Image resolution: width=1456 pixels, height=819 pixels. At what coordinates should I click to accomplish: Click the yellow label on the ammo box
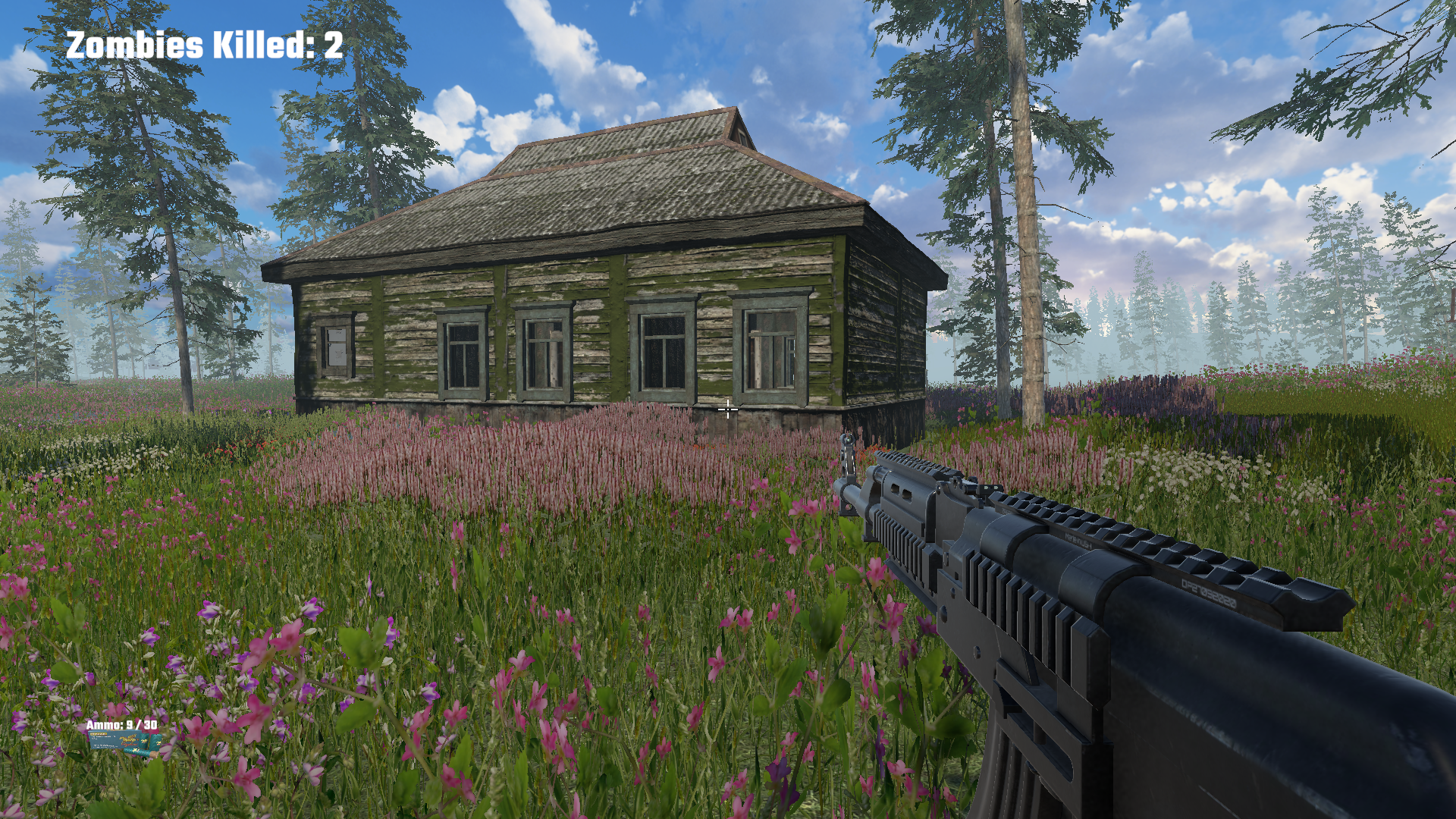tap(99, 734)
